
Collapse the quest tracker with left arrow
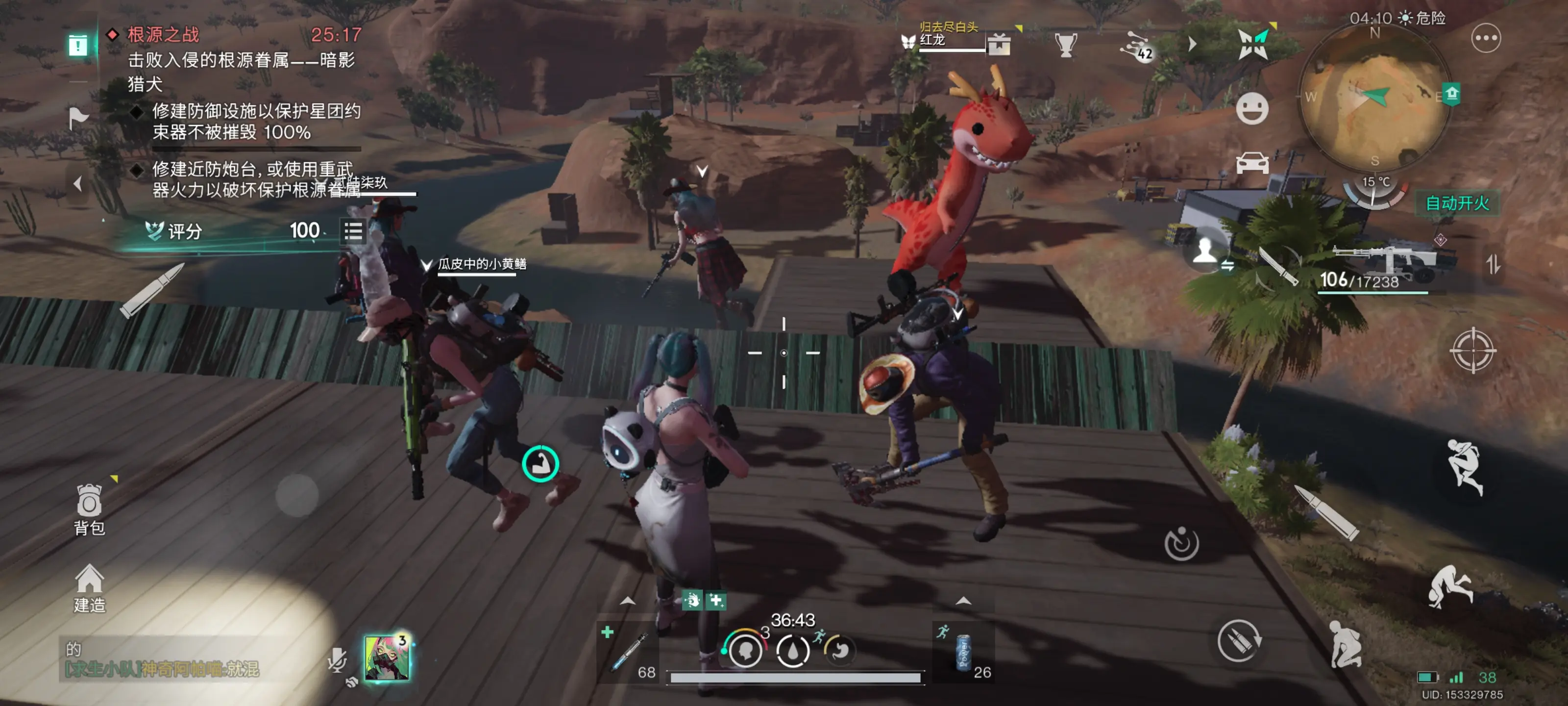click(x=77, y=183)
